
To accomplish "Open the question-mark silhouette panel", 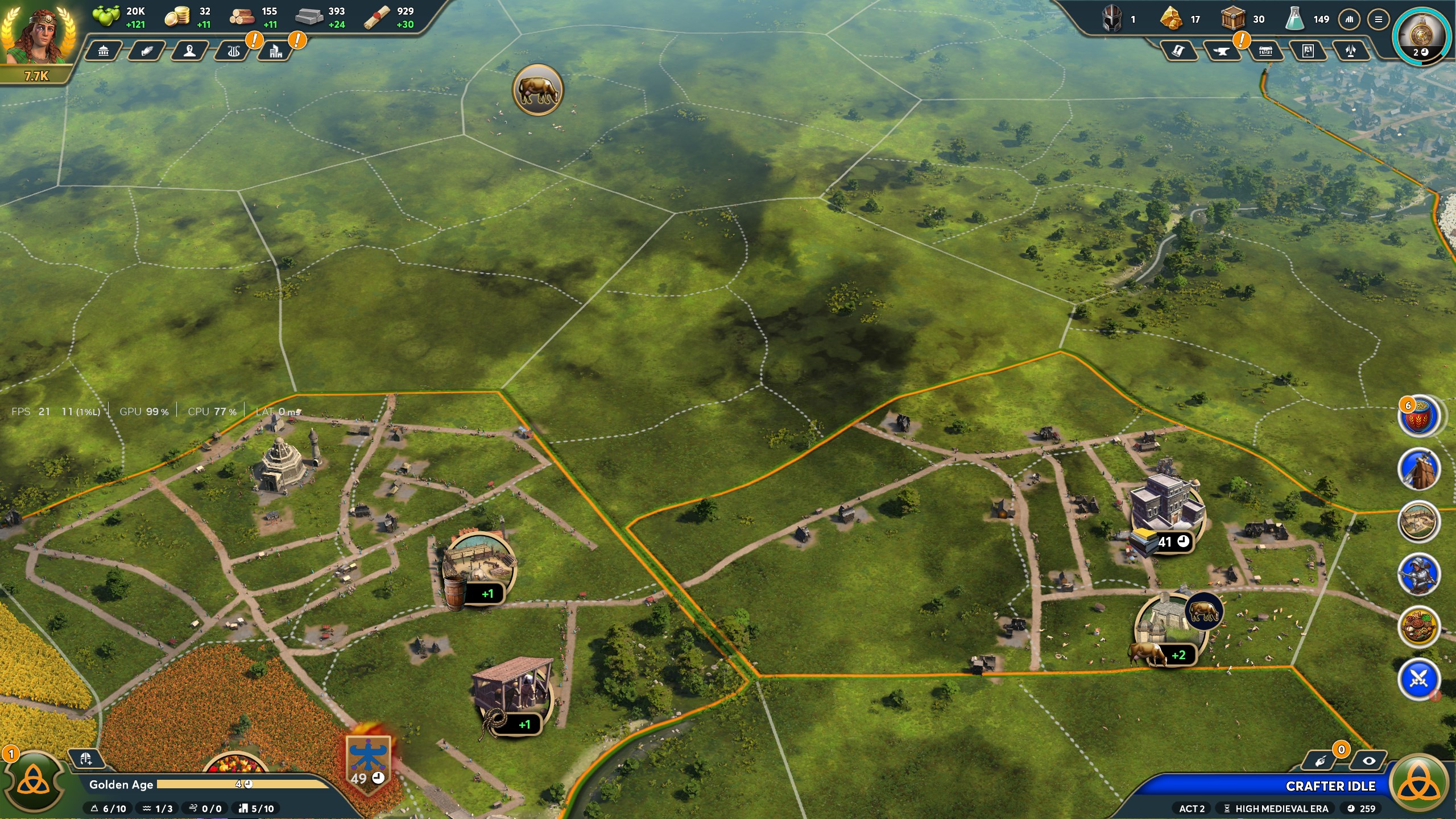I will (190, 52).
